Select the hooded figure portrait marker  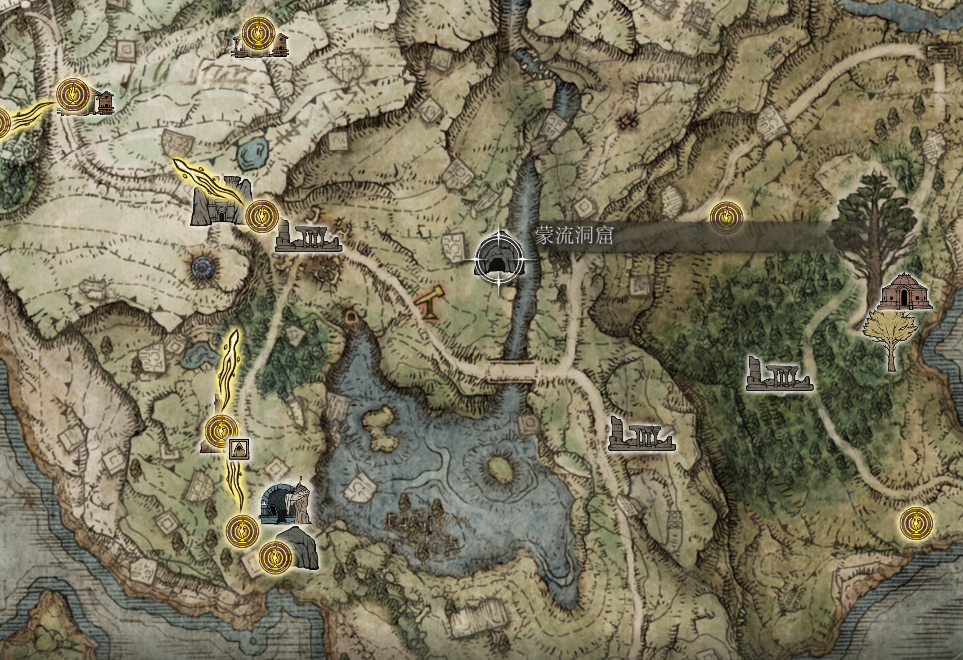click(239, 449)
